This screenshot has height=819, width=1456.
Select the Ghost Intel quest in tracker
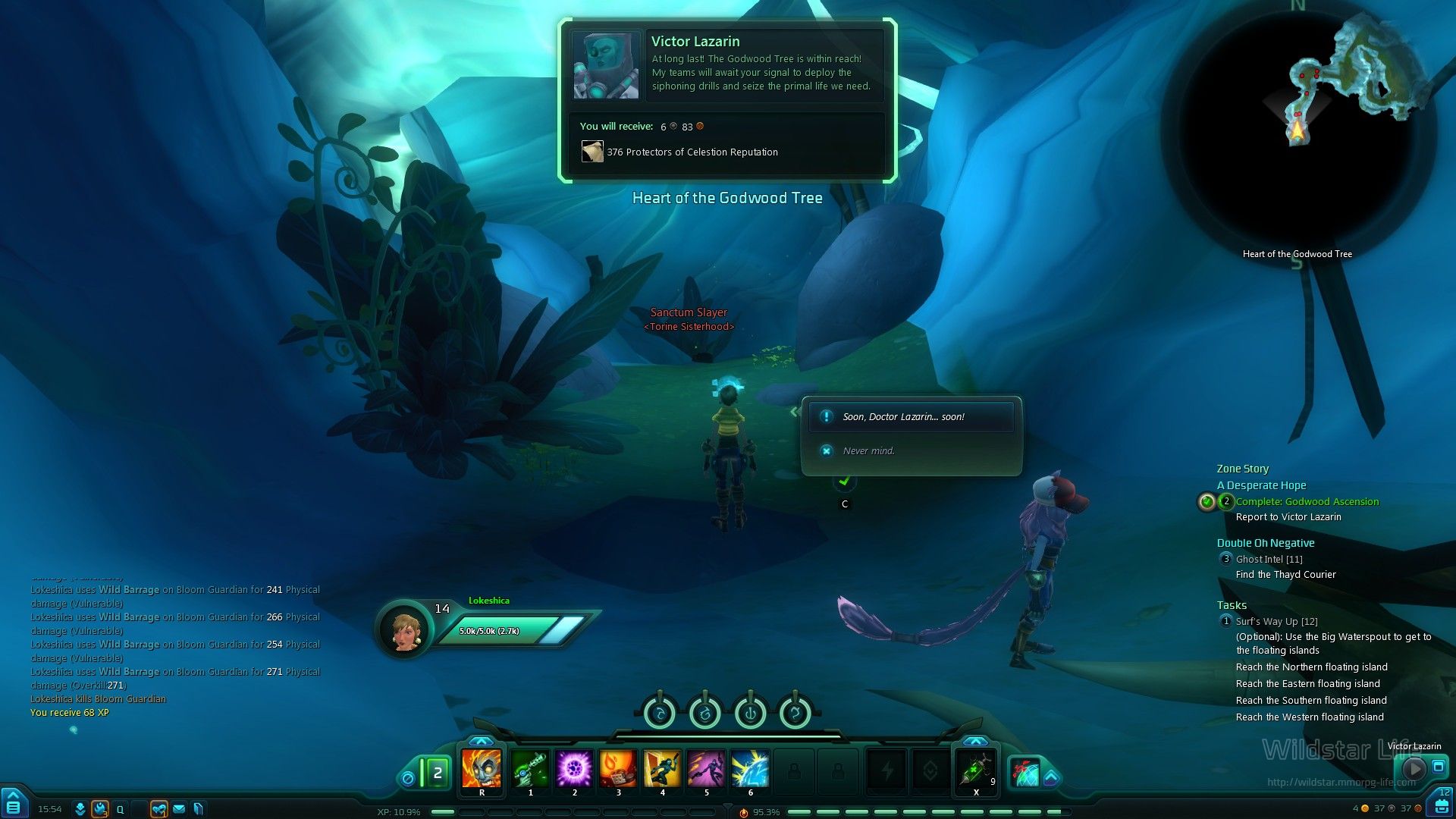point(1269,560)
